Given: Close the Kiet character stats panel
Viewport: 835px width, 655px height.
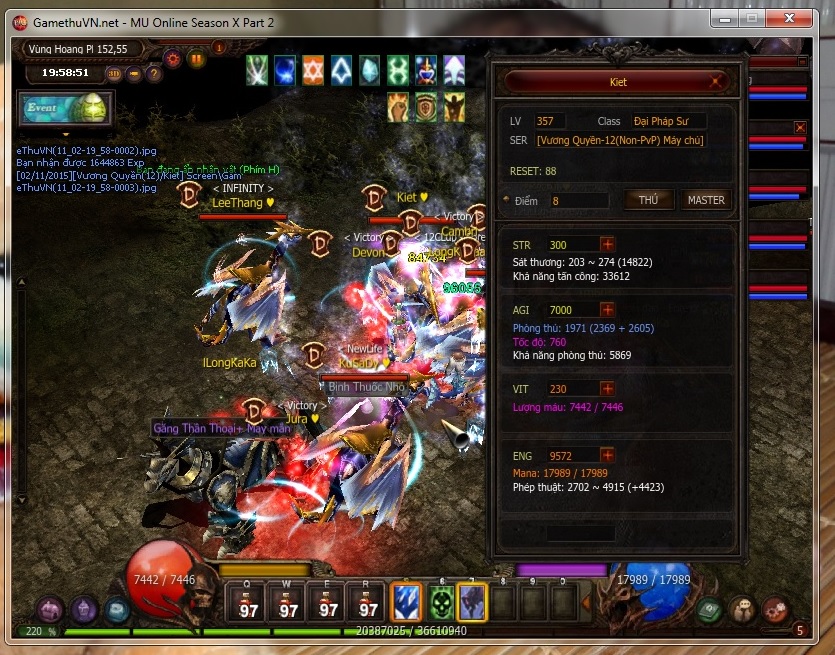Looking at the screenshot, I should point(717,81).
